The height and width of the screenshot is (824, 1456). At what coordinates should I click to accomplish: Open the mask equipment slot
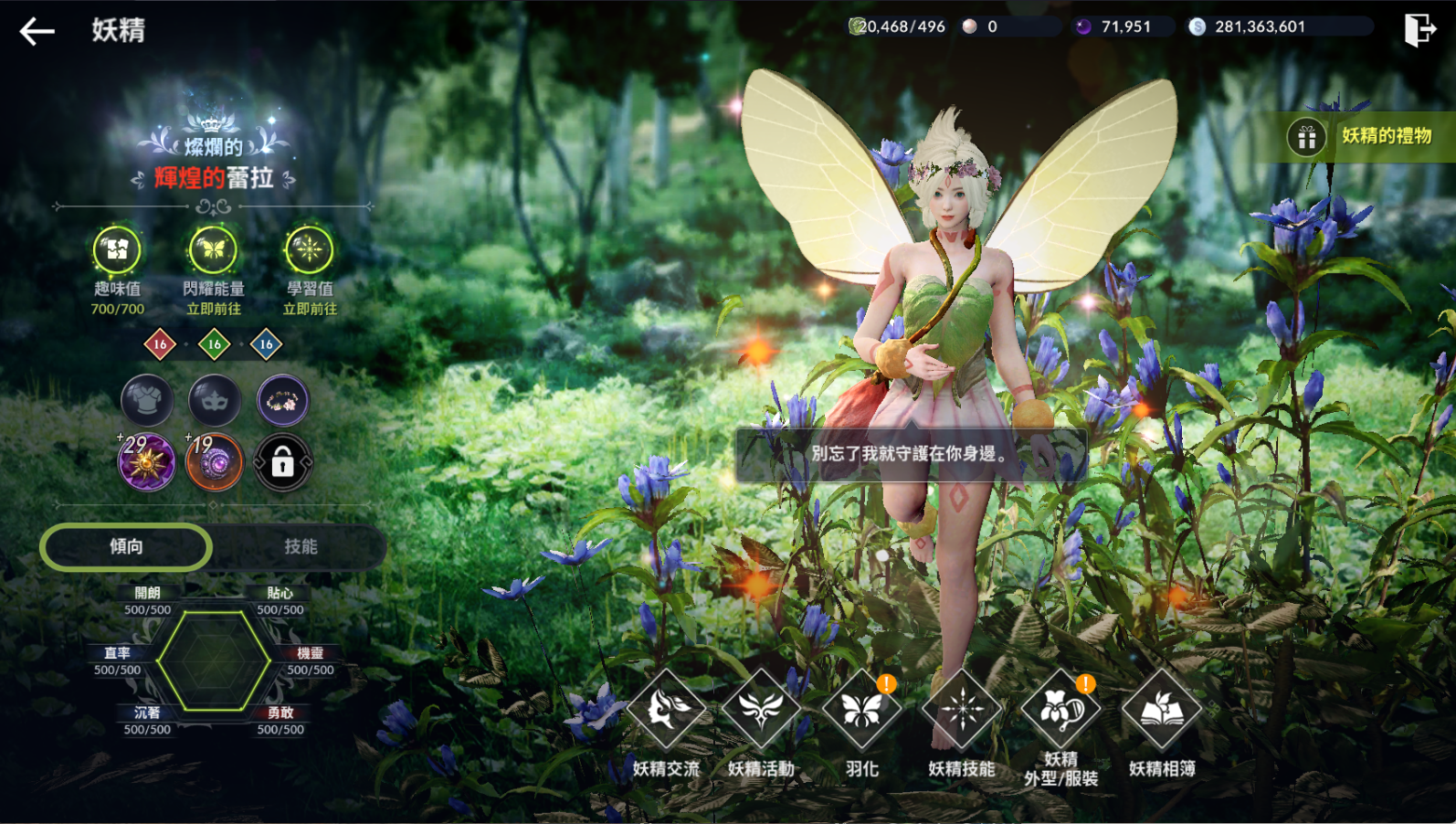pyautogui.click(x=215, y=400)
